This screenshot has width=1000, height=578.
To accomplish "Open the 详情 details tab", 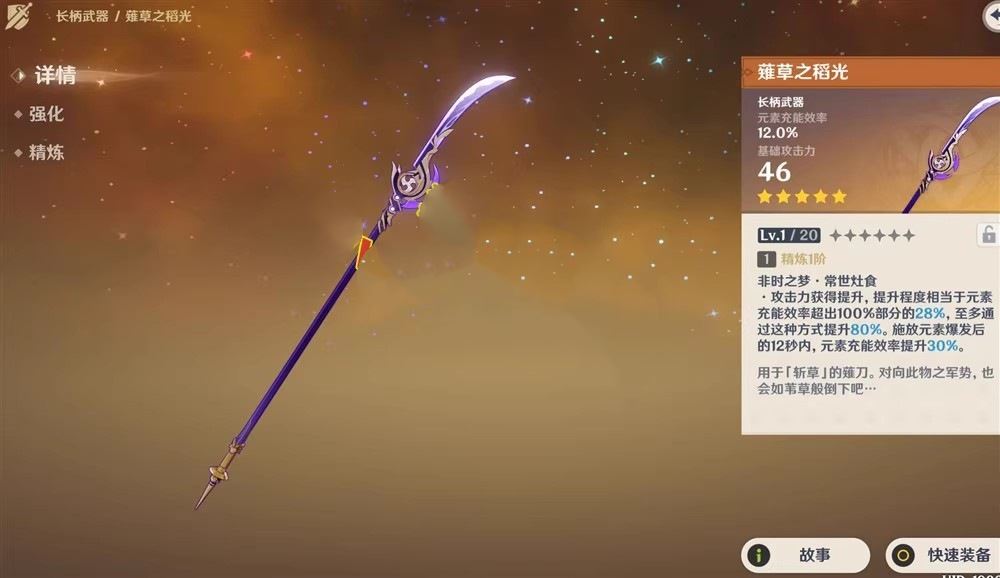I will coord(54,76).
